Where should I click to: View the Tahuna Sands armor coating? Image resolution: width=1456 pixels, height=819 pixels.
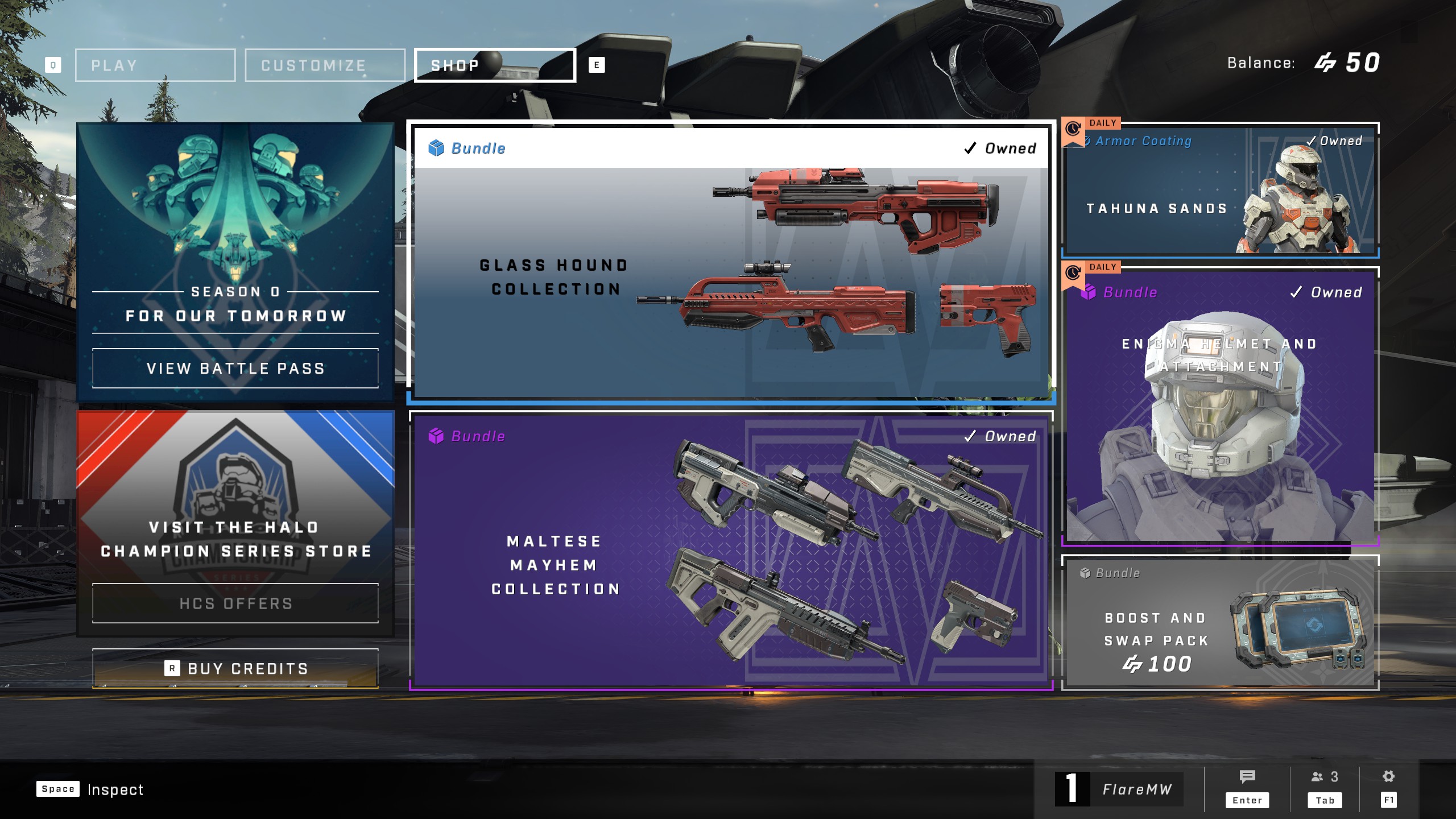click(x=1220, y=191)
